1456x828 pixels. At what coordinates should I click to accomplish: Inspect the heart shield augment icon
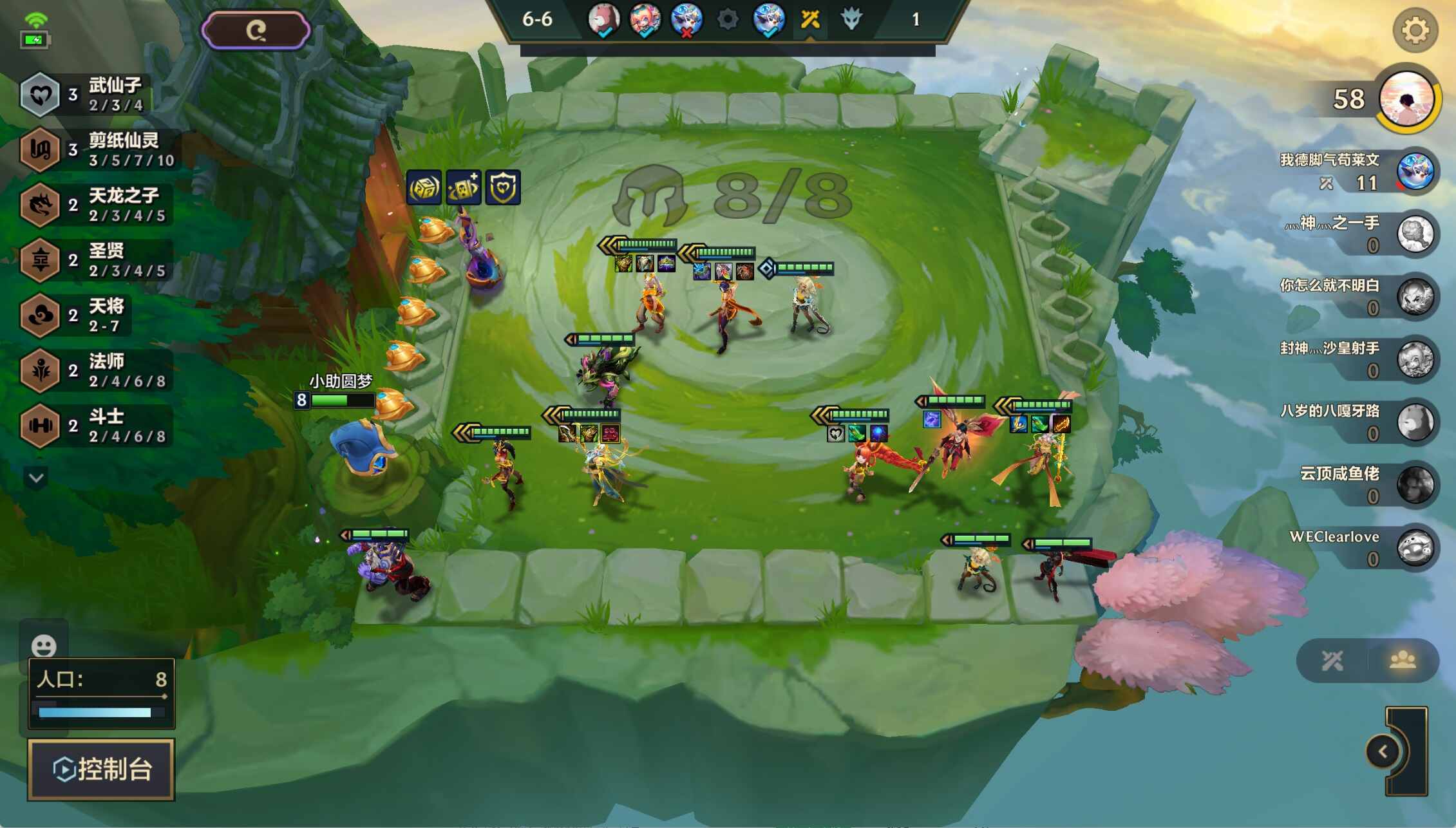[502, 187]
